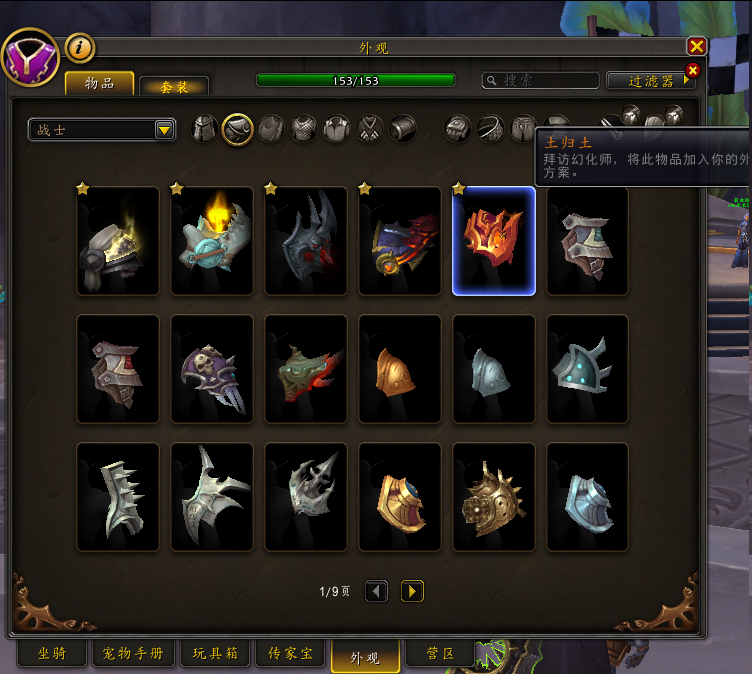Image resolution: width=752 pixels, height=674 pixels.
Task: Choose the highlighted fiery orange shoulder appearance
Action: point(493,241)
